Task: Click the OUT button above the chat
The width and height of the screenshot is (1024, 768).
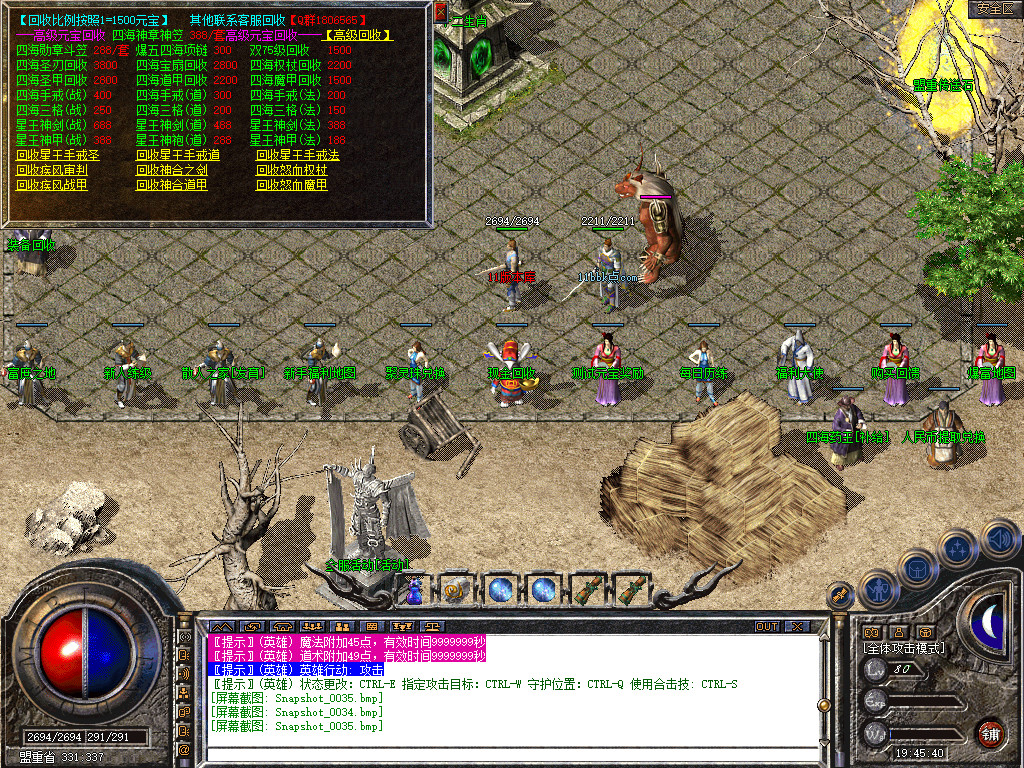Action: pyautogui.click(x=767, y=627)
